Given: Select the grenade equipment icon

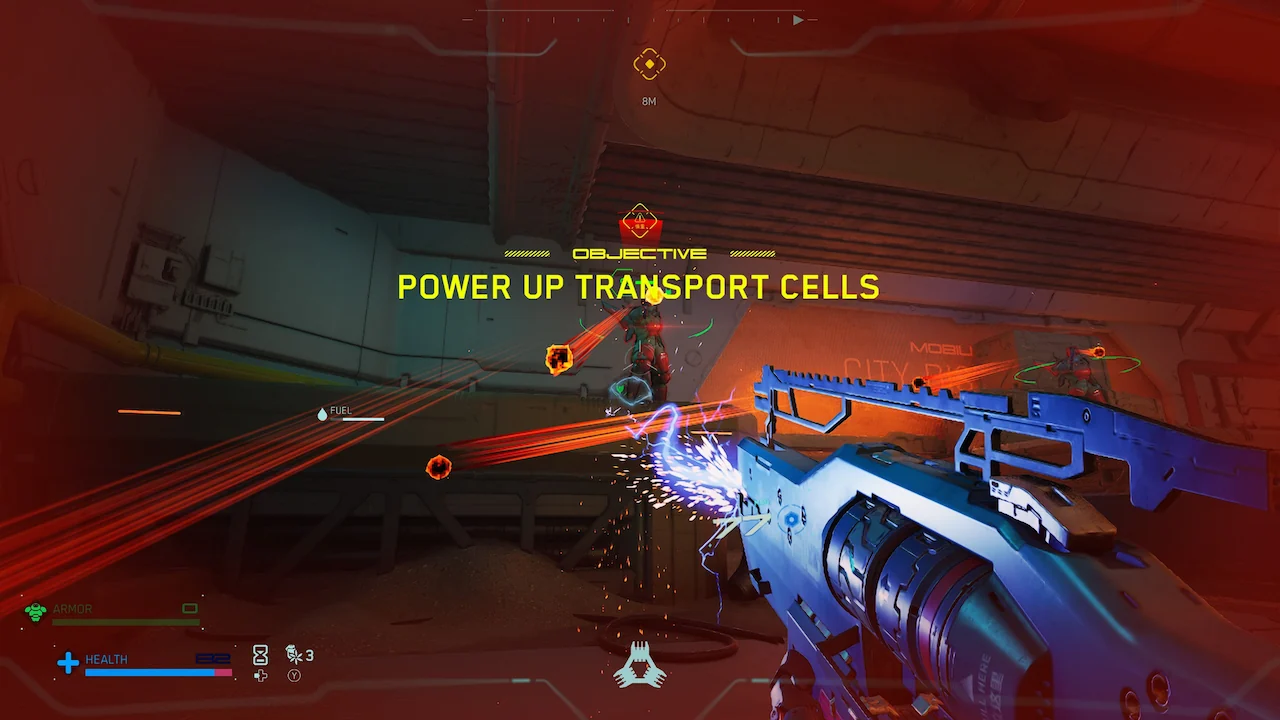Looking at the screenshot, I should click(x=294, y=655).
